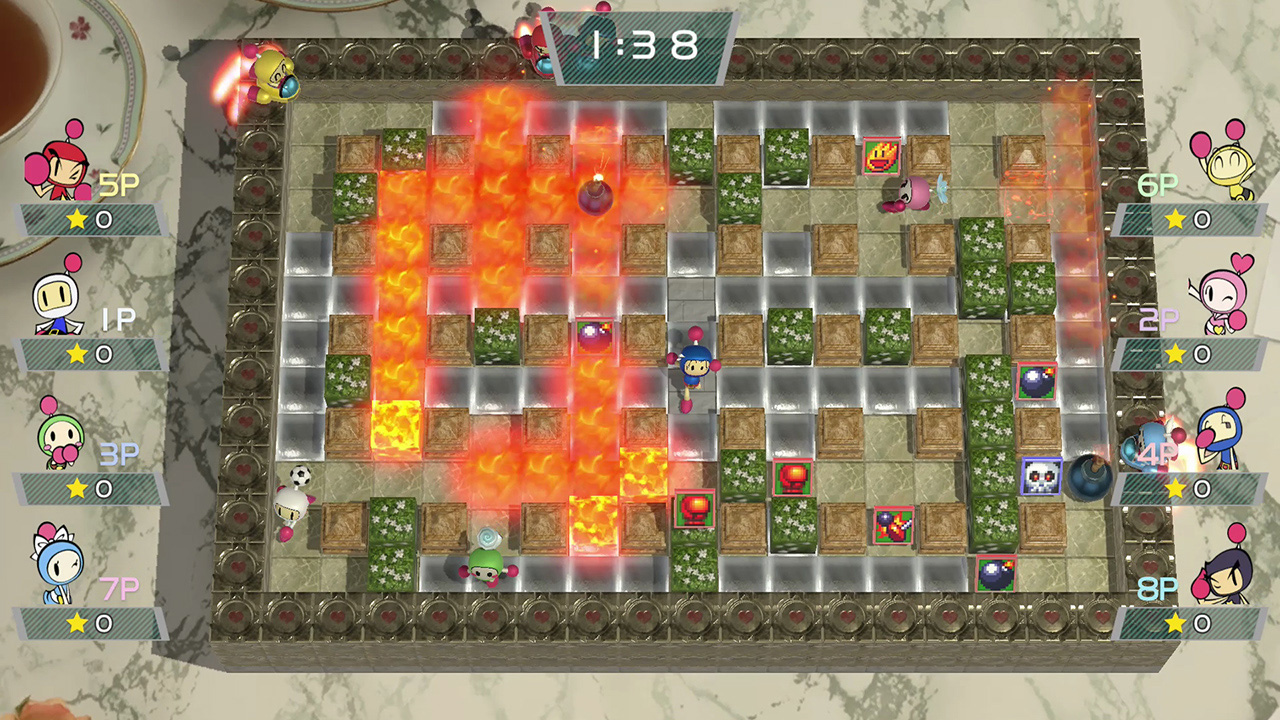Select the 6P yellow Bomberman portrait
Image resolution: width=1280 pixels, height=720 pixels.
point(1225,170)
